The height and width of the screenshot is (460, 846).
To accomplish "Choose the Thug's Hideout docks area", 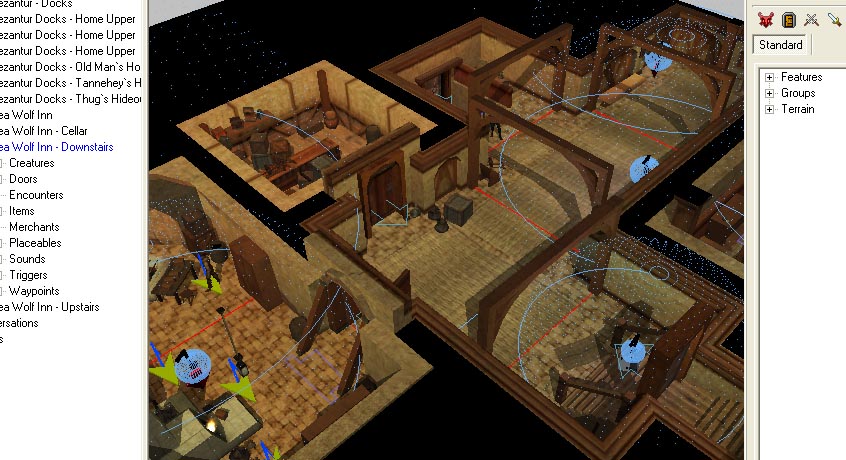I will pos(70,99).
